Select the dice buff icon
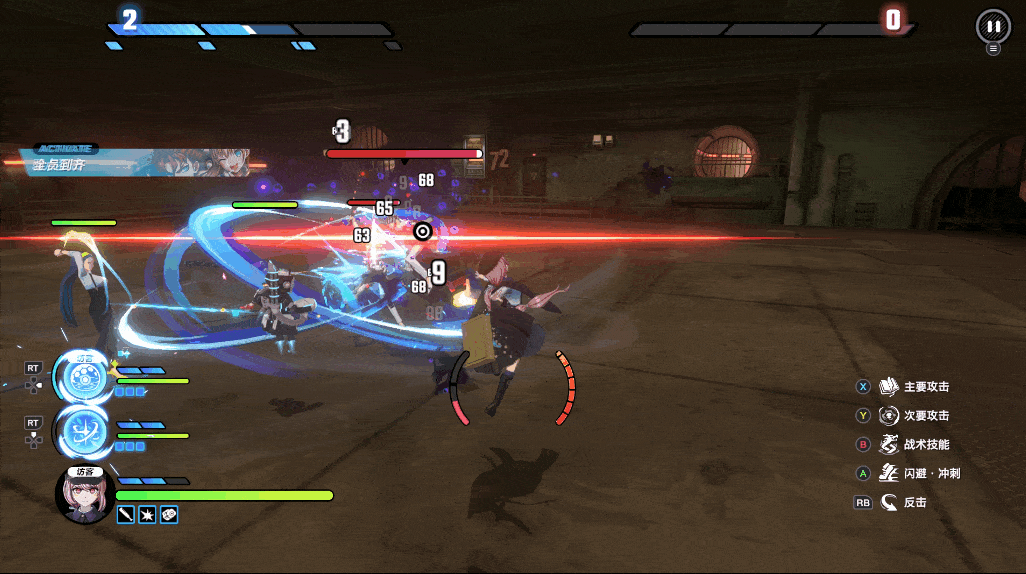The image size is (1026, 574). point(169,514)
